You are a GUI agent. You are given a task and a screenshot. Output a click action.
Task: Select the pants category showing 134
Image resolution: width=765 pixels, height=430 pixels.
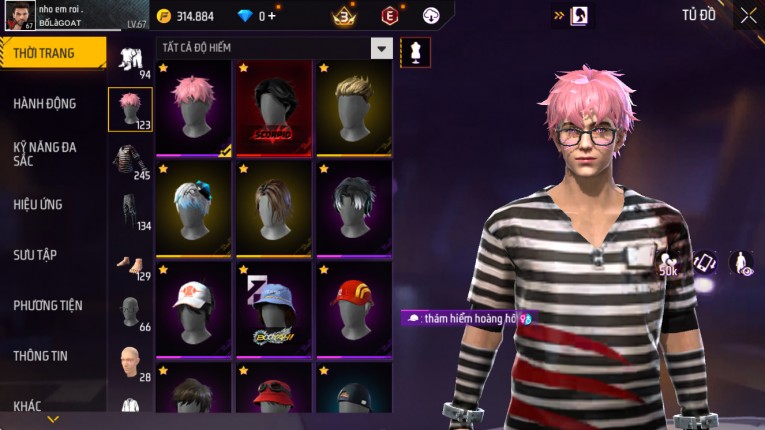click(130, 211)
